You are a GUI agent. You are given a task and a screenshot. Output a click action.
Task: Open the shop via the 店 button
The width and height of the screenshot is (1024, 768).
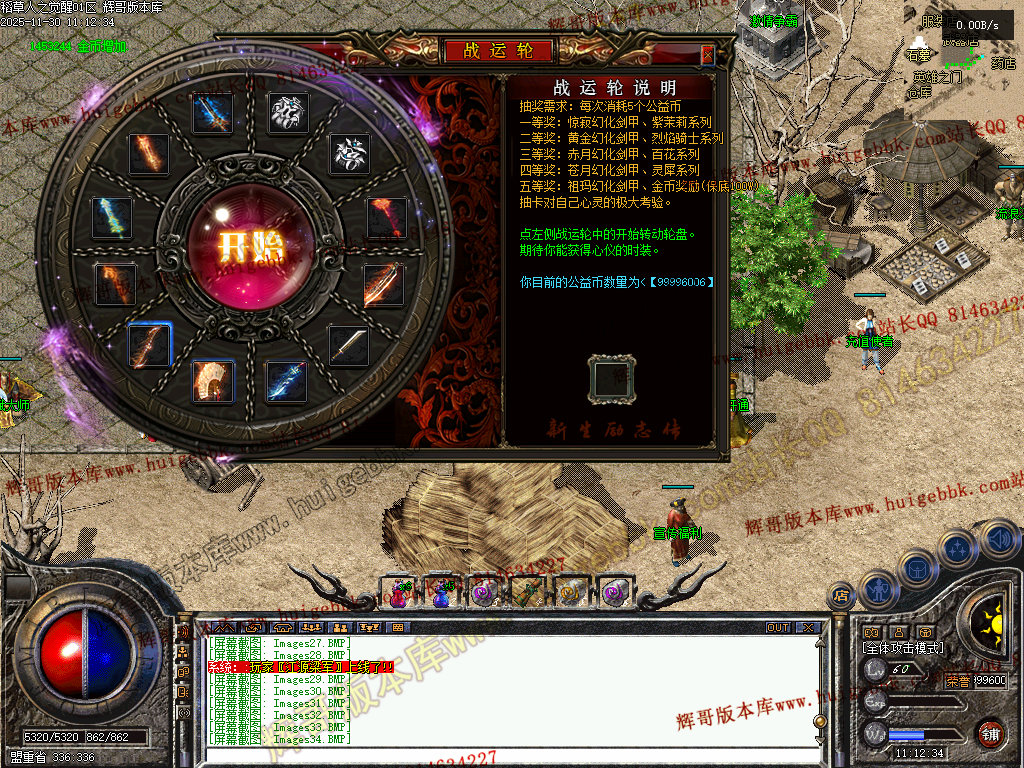[x=841, y=596]
